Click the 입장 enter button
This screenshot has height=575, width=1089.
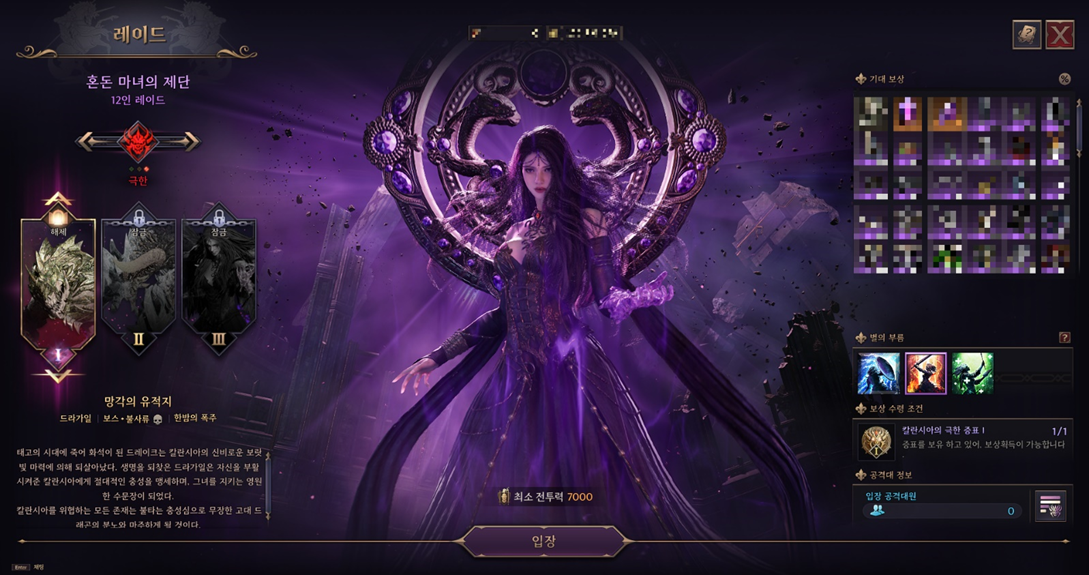point(544,541)
